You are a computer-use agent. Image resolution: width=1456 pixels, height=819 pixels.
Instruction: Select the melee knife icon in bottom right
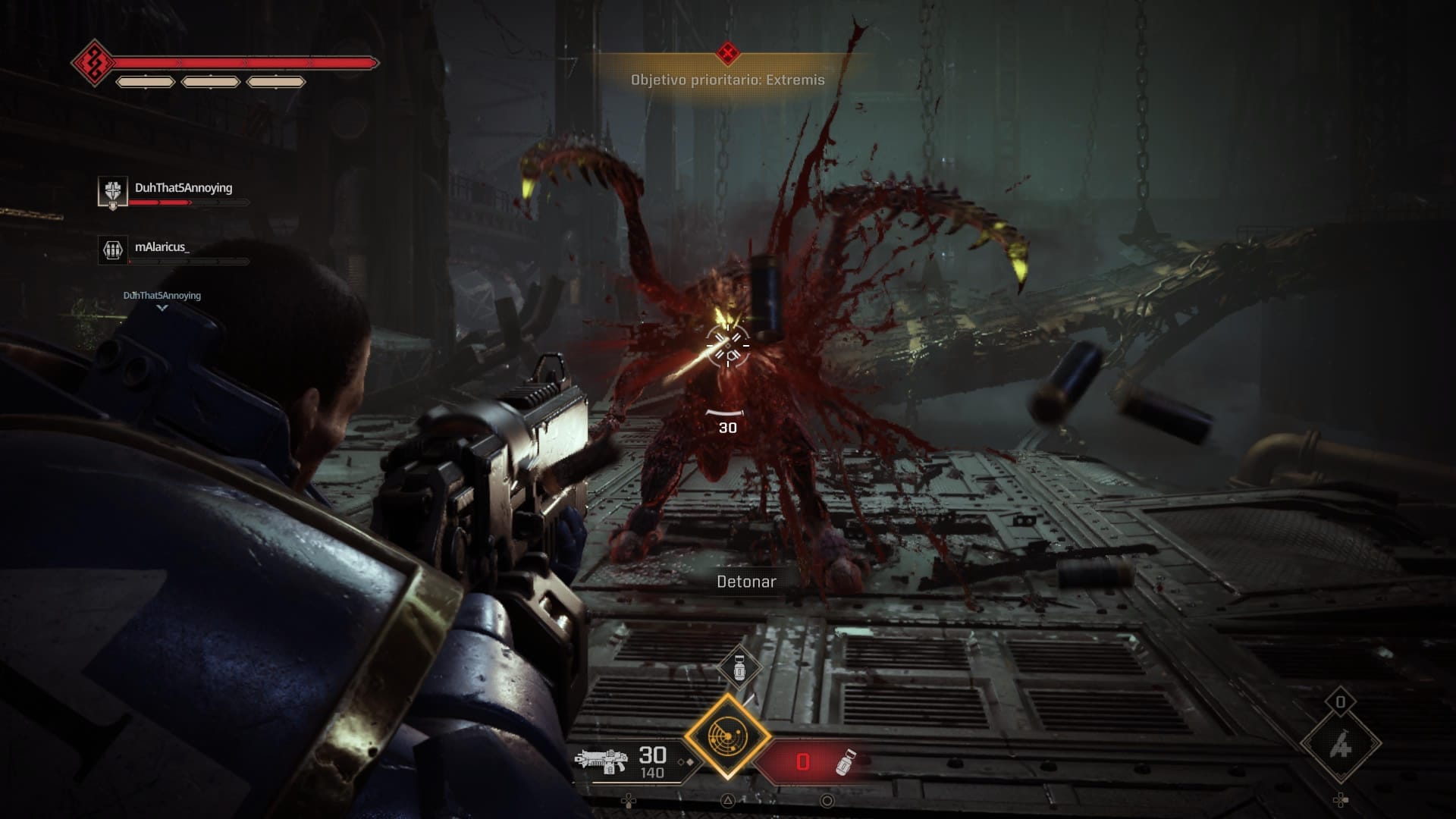click(x=1340, y=744)
